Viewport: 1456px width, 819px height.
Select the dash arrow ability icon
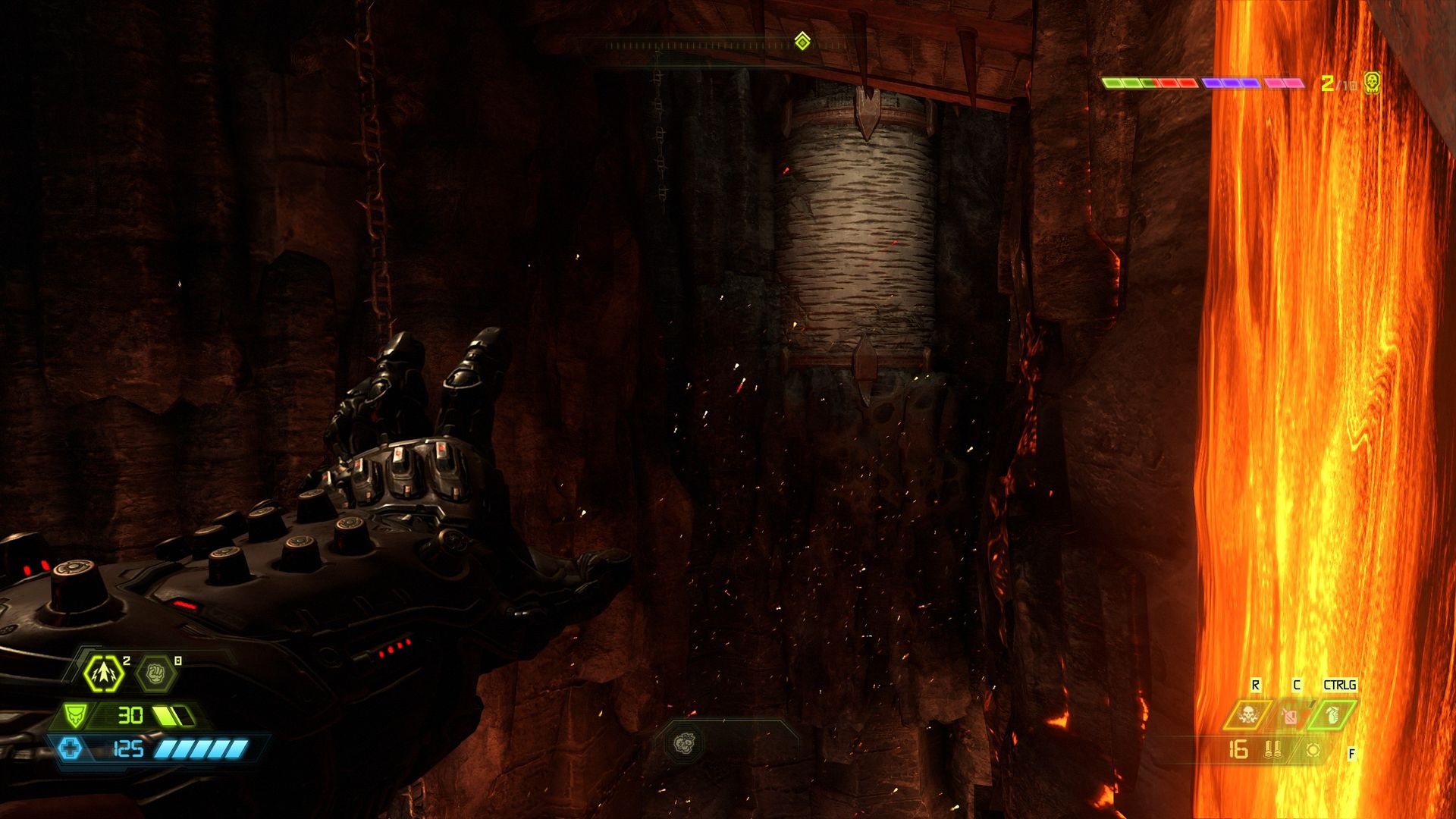pyautogui.click(x=104, y=672)
